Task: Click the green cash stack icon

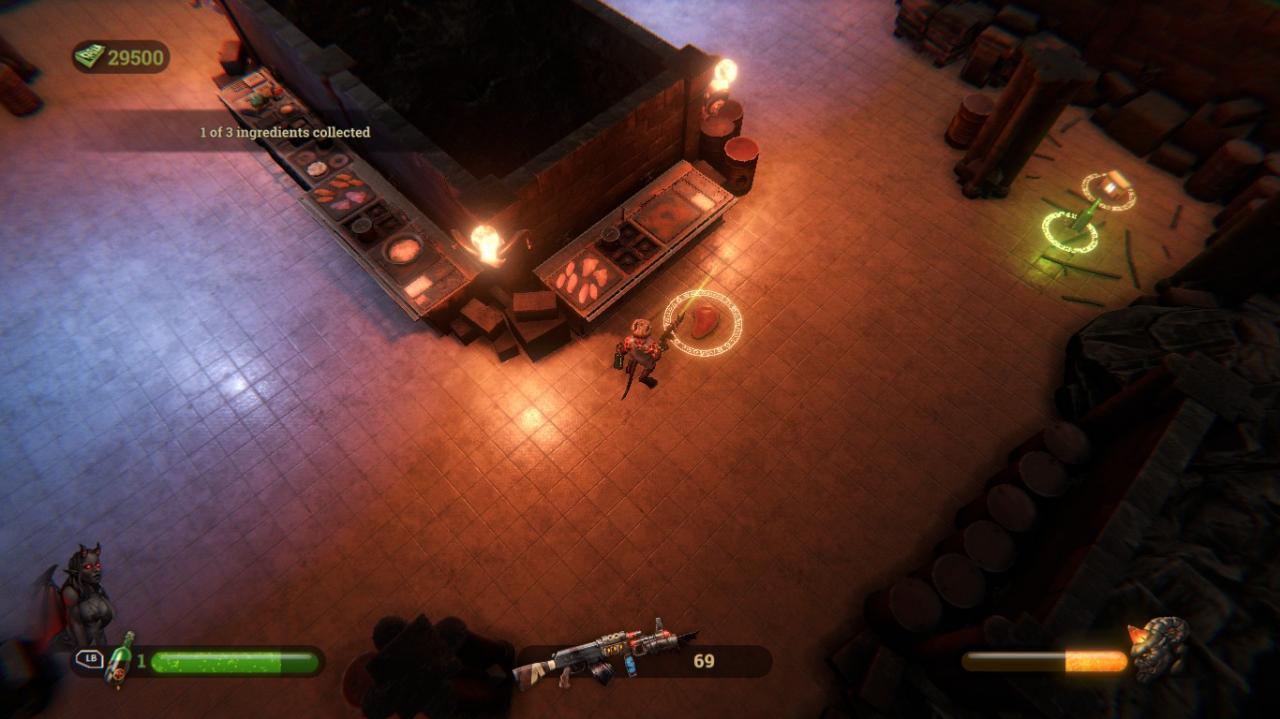Action: pyautogui.click(x=90, y=57)
